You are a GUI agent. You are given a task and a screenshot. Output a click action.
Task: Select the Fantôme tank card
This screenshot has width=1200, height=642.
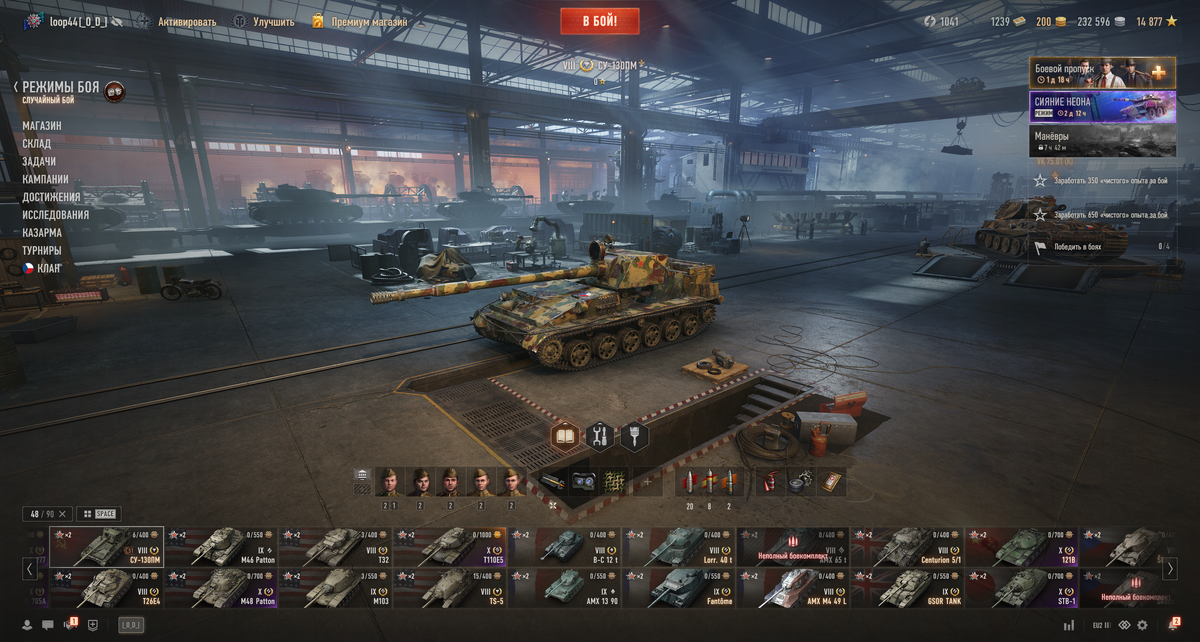click(x=678, y=588)
